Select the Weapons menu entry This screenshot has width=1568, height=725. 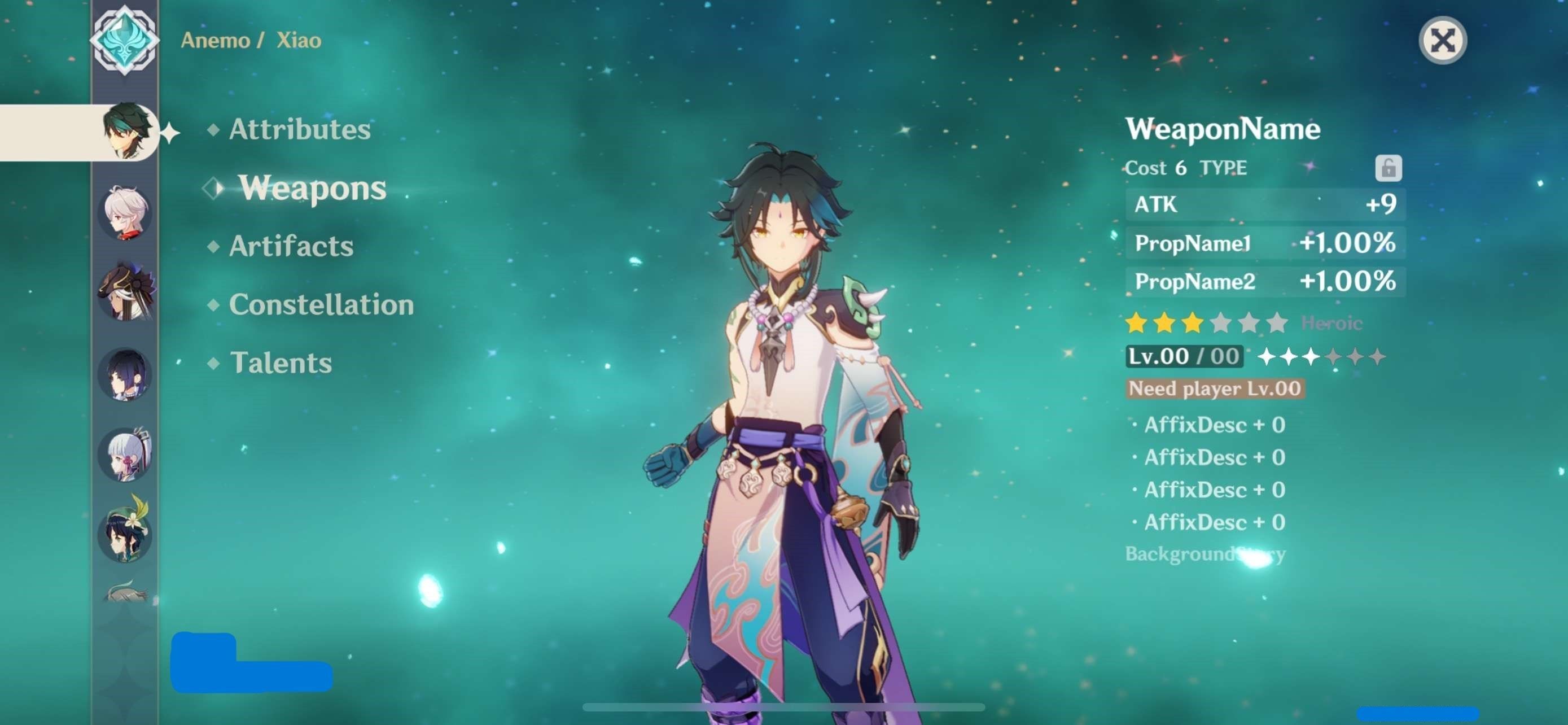pos(312,187)
